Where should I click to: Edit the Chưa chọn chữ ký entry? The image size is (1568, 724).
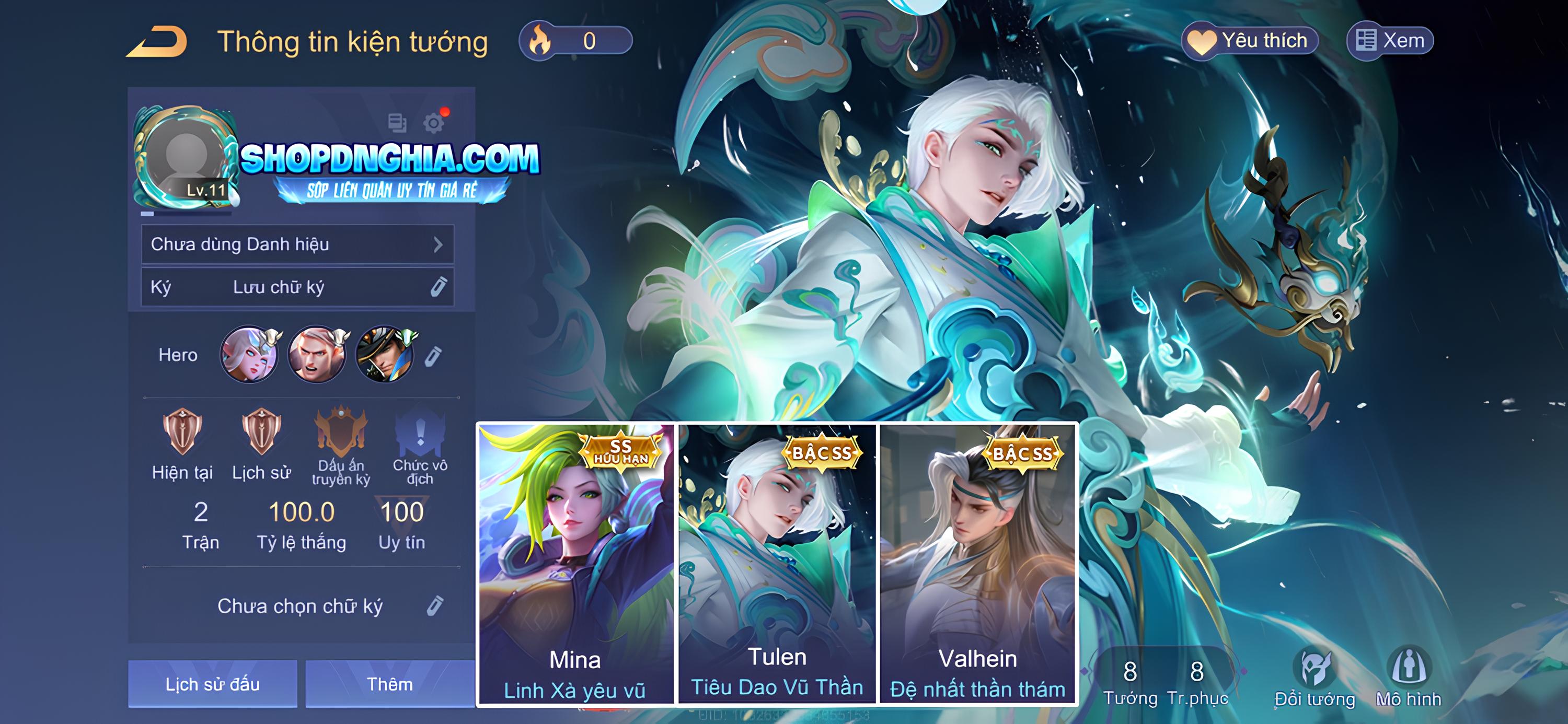434,606
